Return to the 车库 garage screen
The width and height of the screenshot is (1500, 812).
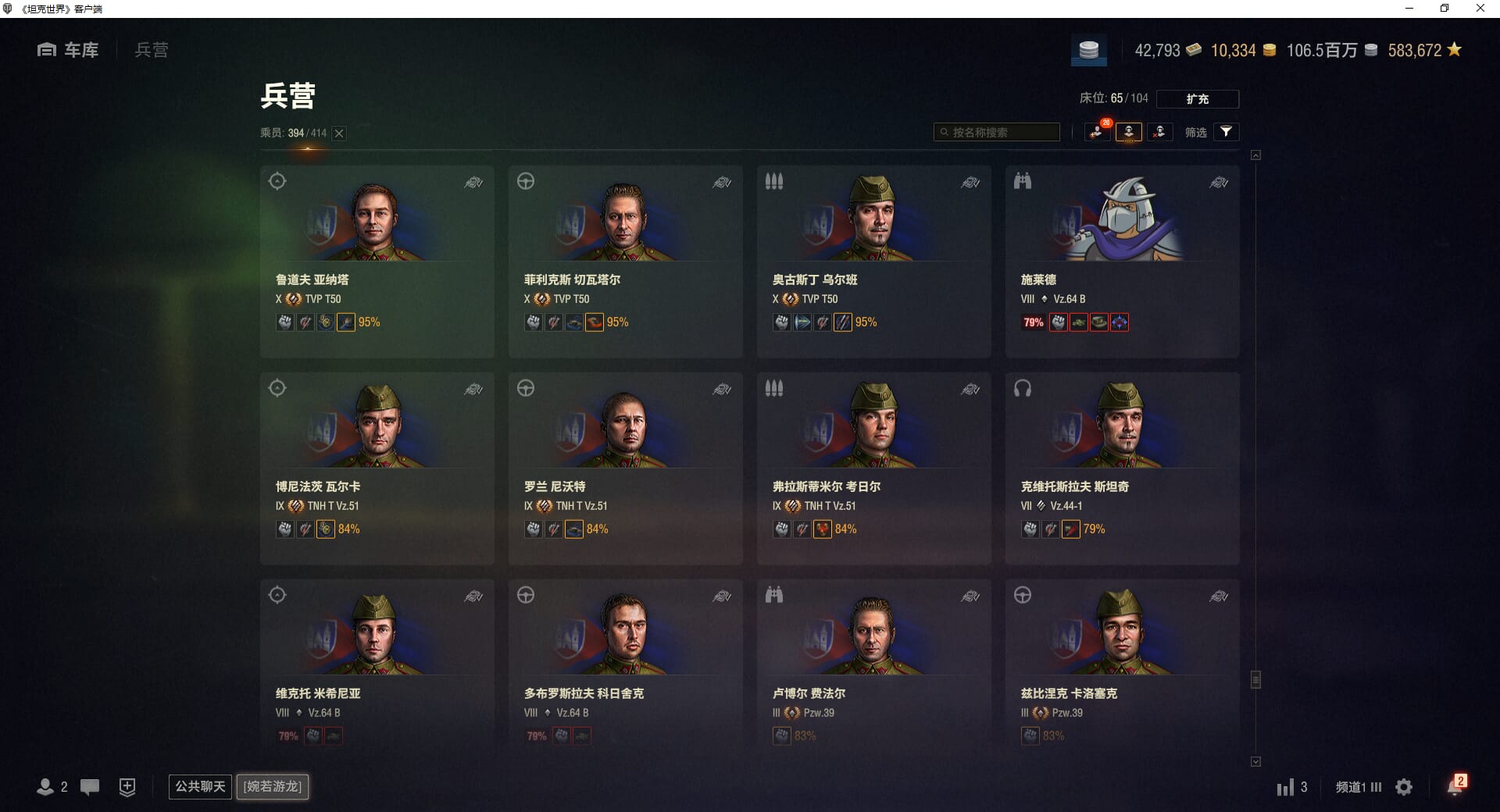coord(69,50)
